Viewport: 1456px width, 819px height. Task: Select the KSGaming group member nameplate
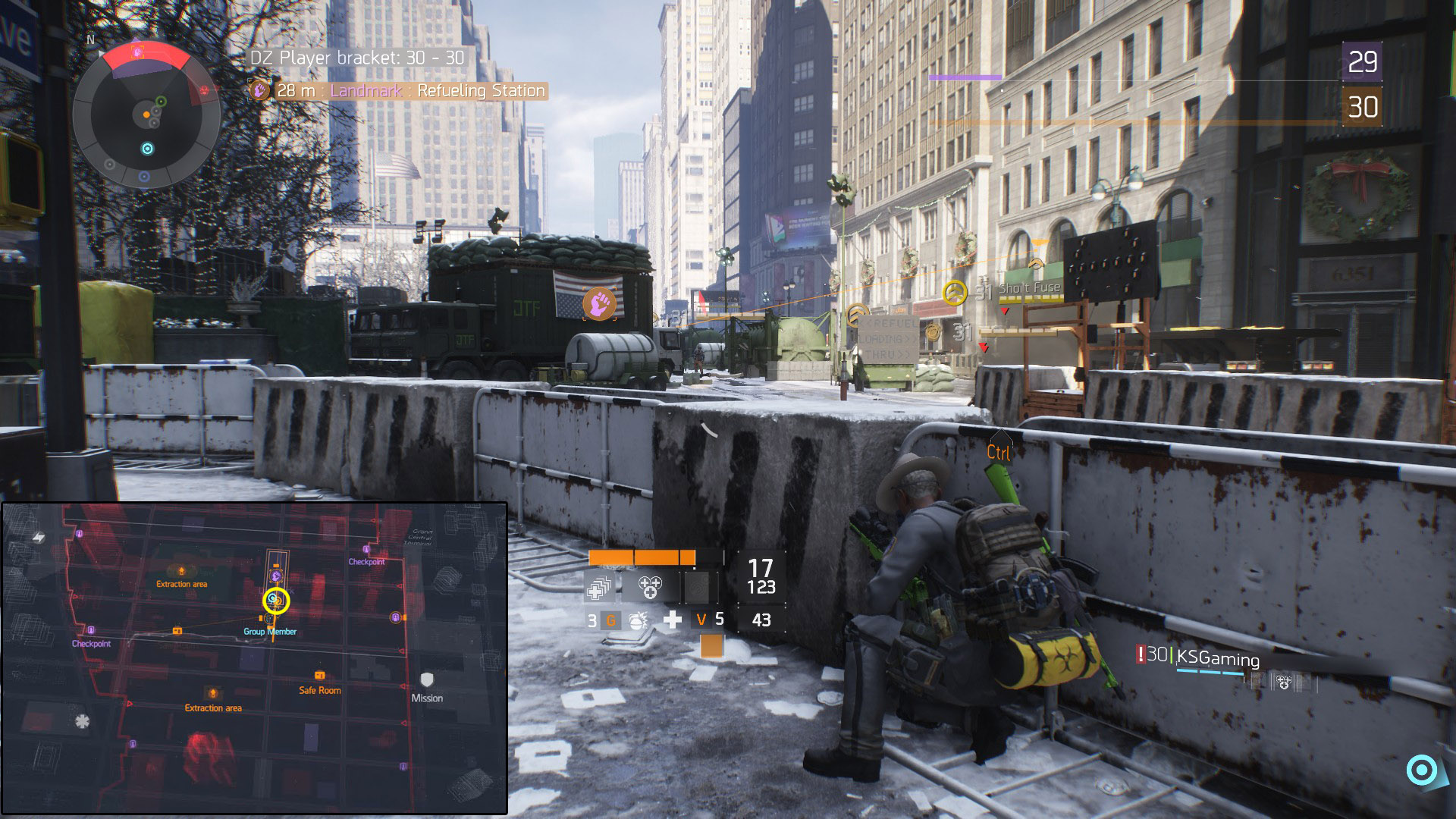[1216, 658]
